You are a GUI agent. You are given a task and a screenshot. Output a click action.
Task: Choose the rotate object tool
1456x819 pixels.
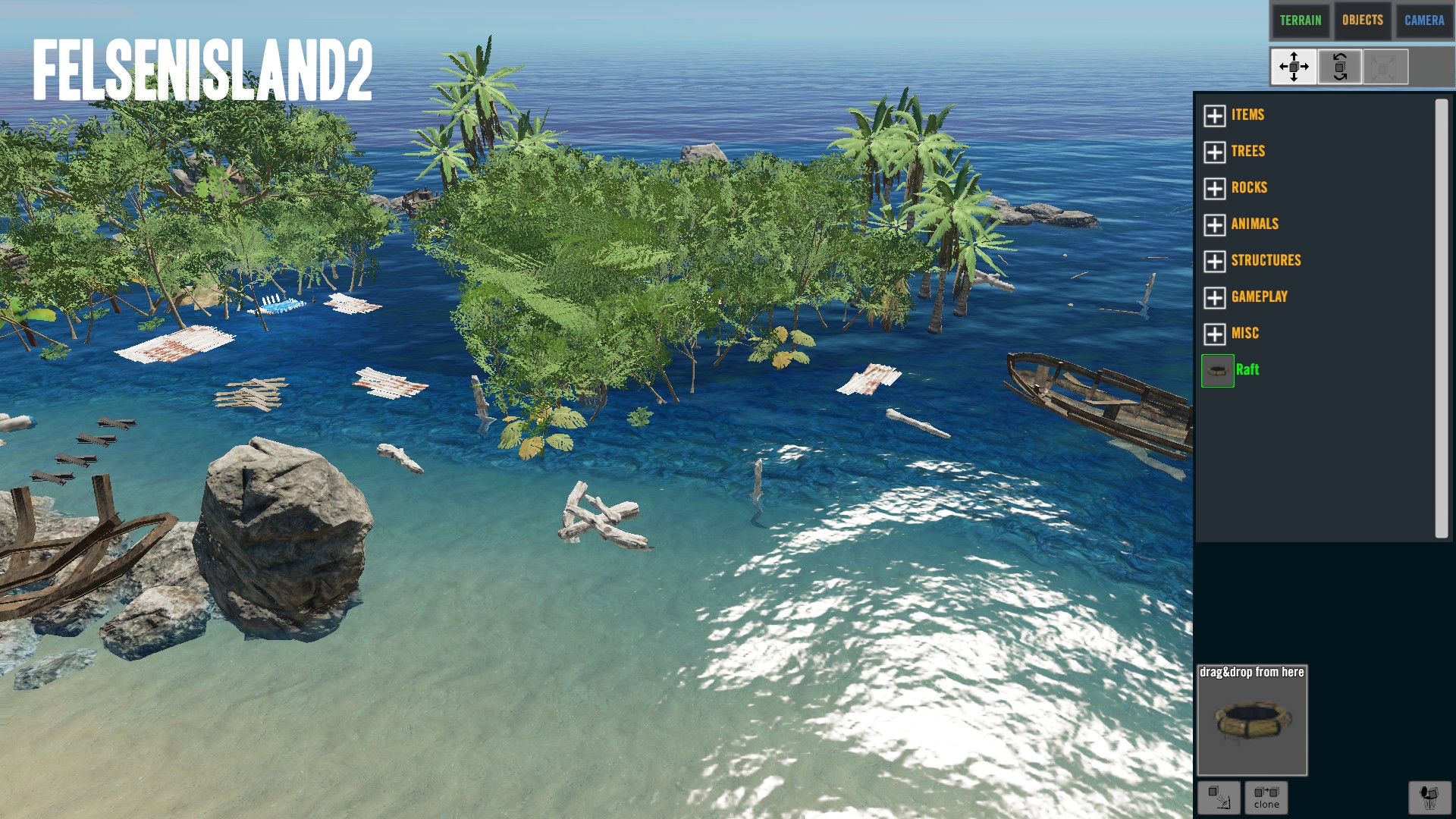1339,67
